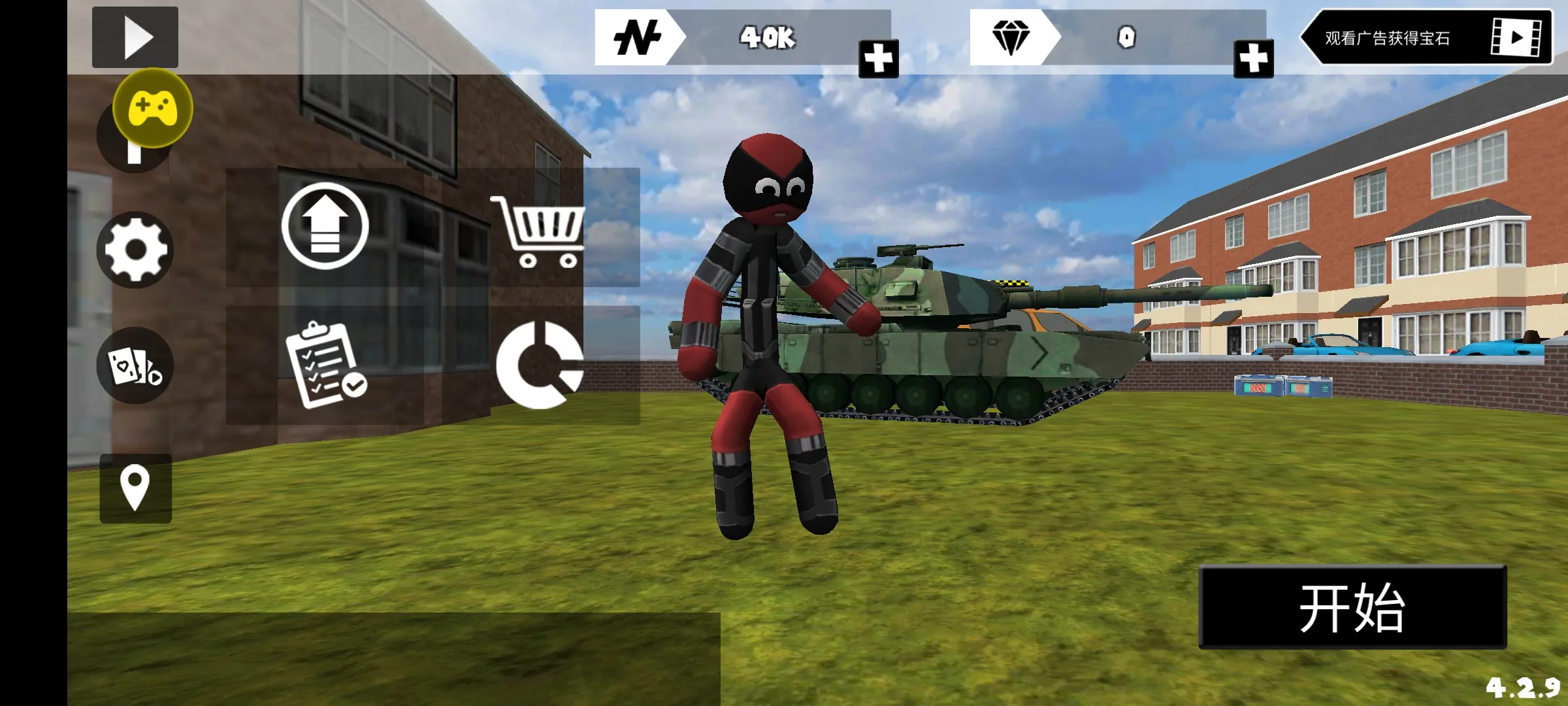Open the playing cards icon
Viewport: 1568px width, 706px height.
tap(135, 365)
